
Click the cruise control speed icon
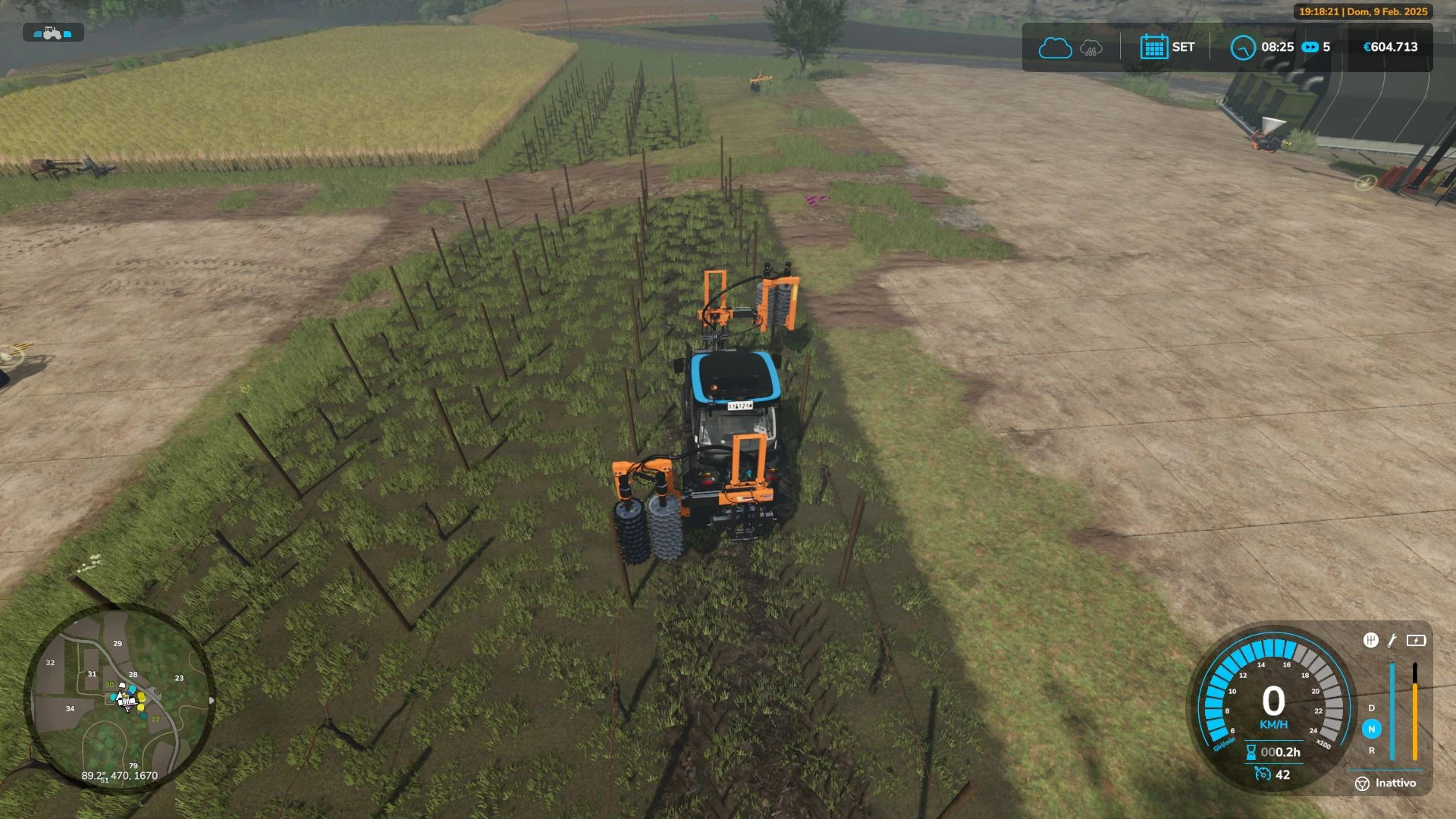1263,773
